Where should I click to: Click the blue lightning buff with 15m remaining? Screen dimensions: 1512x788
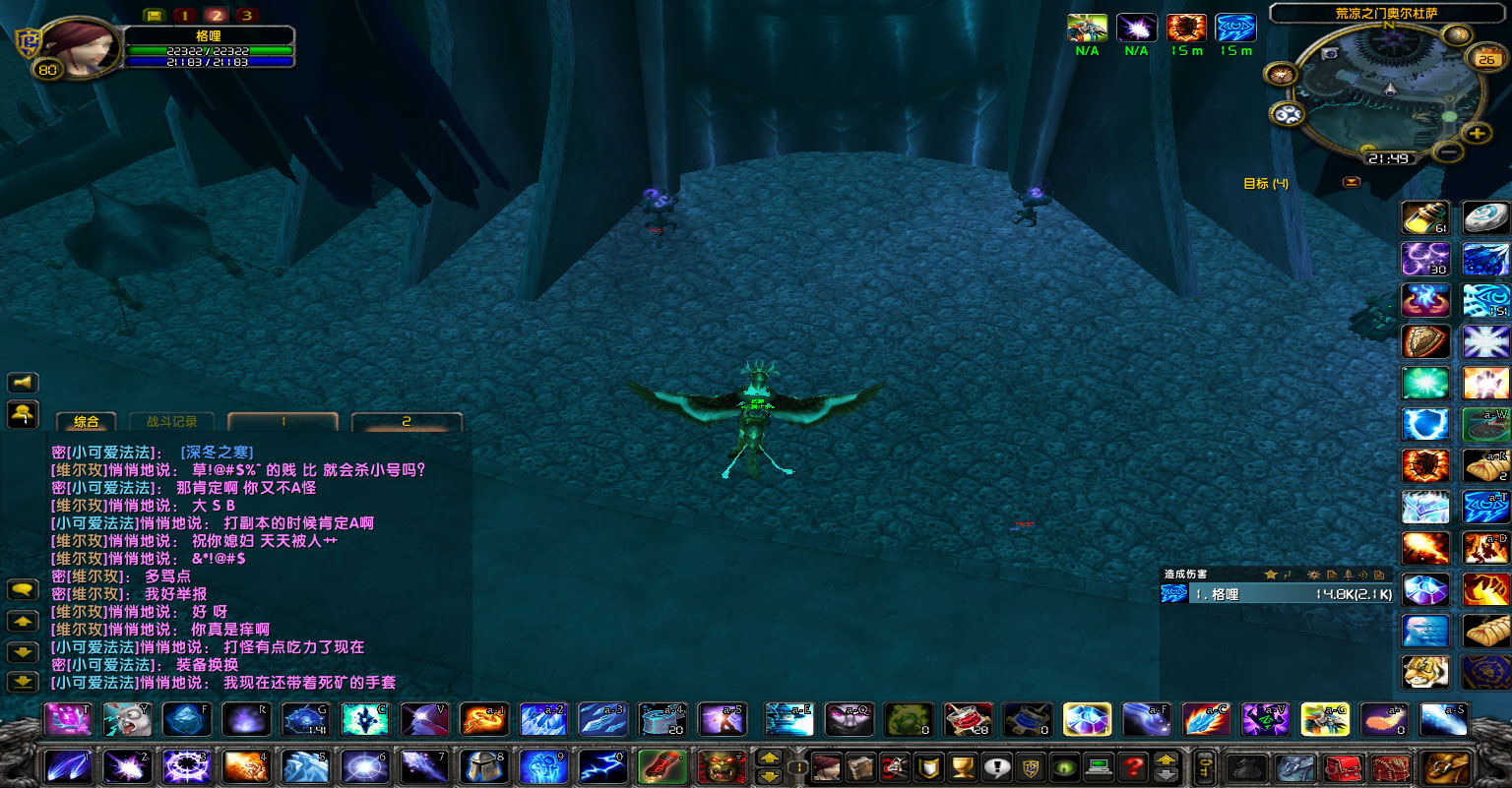tap(1235, 27)
